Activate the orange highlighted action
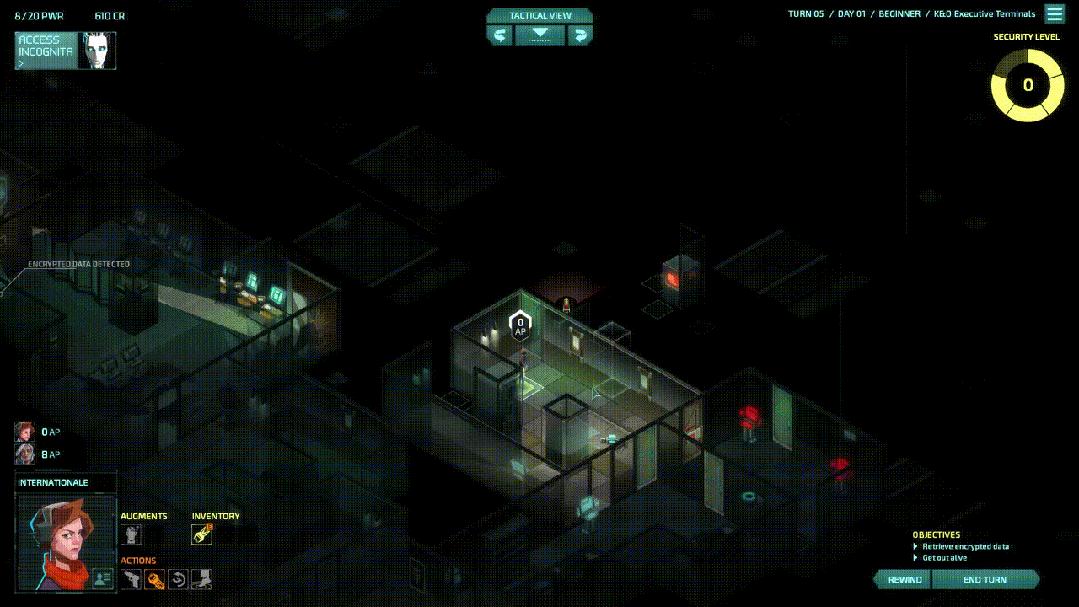The image size is (1079, 607). point(155,578)
